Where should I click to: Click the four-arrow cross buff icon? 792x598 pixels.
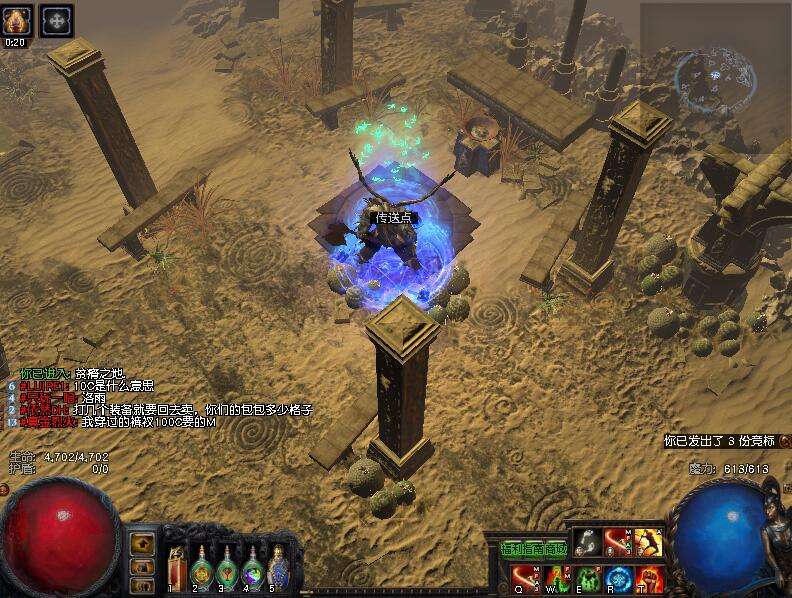tap(56, 20)
